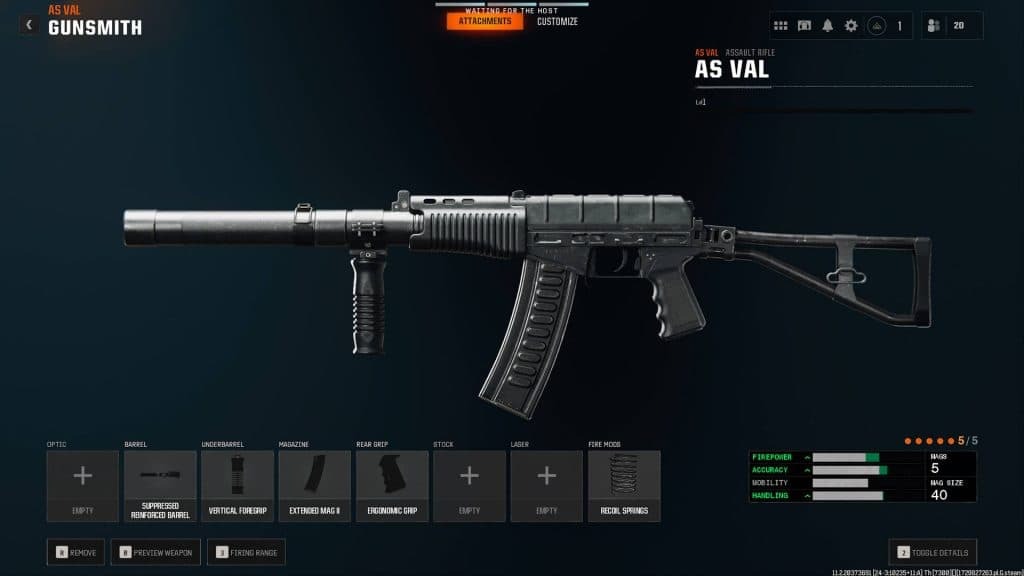This screenshot has width=1024, height=576.
Task: Select the Recoil Springs fire mods slot
Action: [624, 486]
